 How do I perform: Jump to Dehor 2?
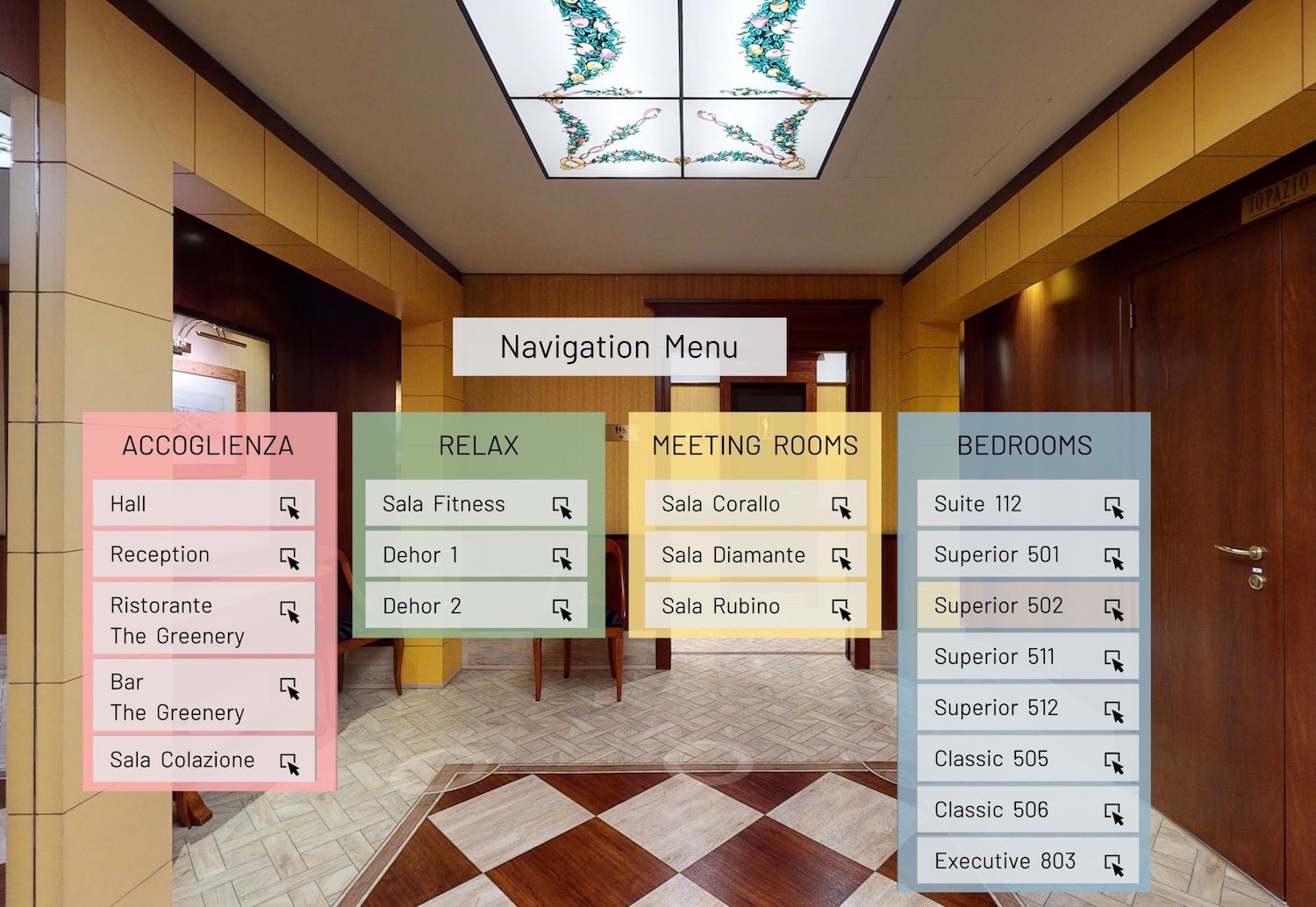476,606
